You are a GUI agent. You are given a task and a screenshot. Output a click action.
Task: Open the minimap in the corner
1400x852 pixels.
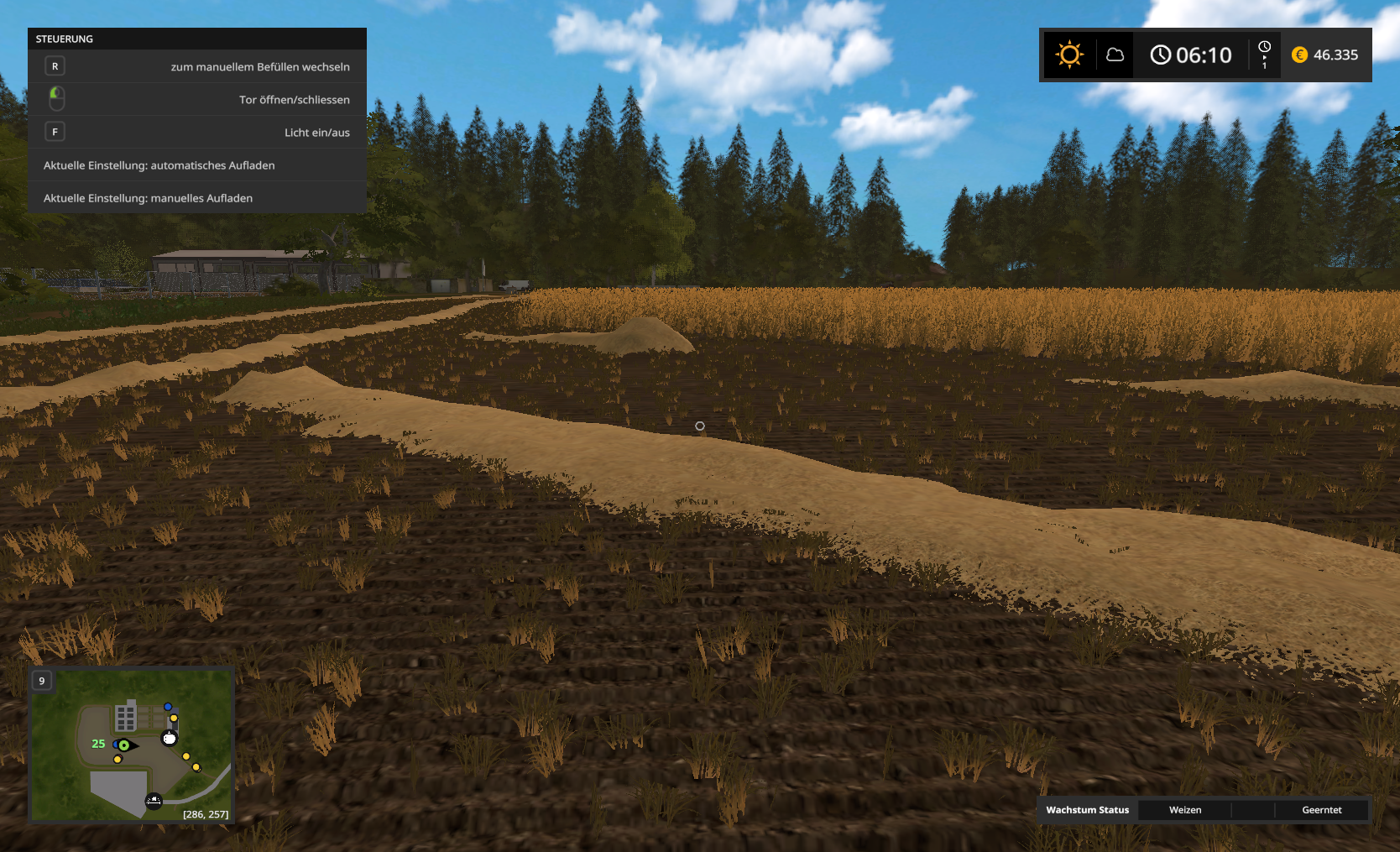coord(132,745)
